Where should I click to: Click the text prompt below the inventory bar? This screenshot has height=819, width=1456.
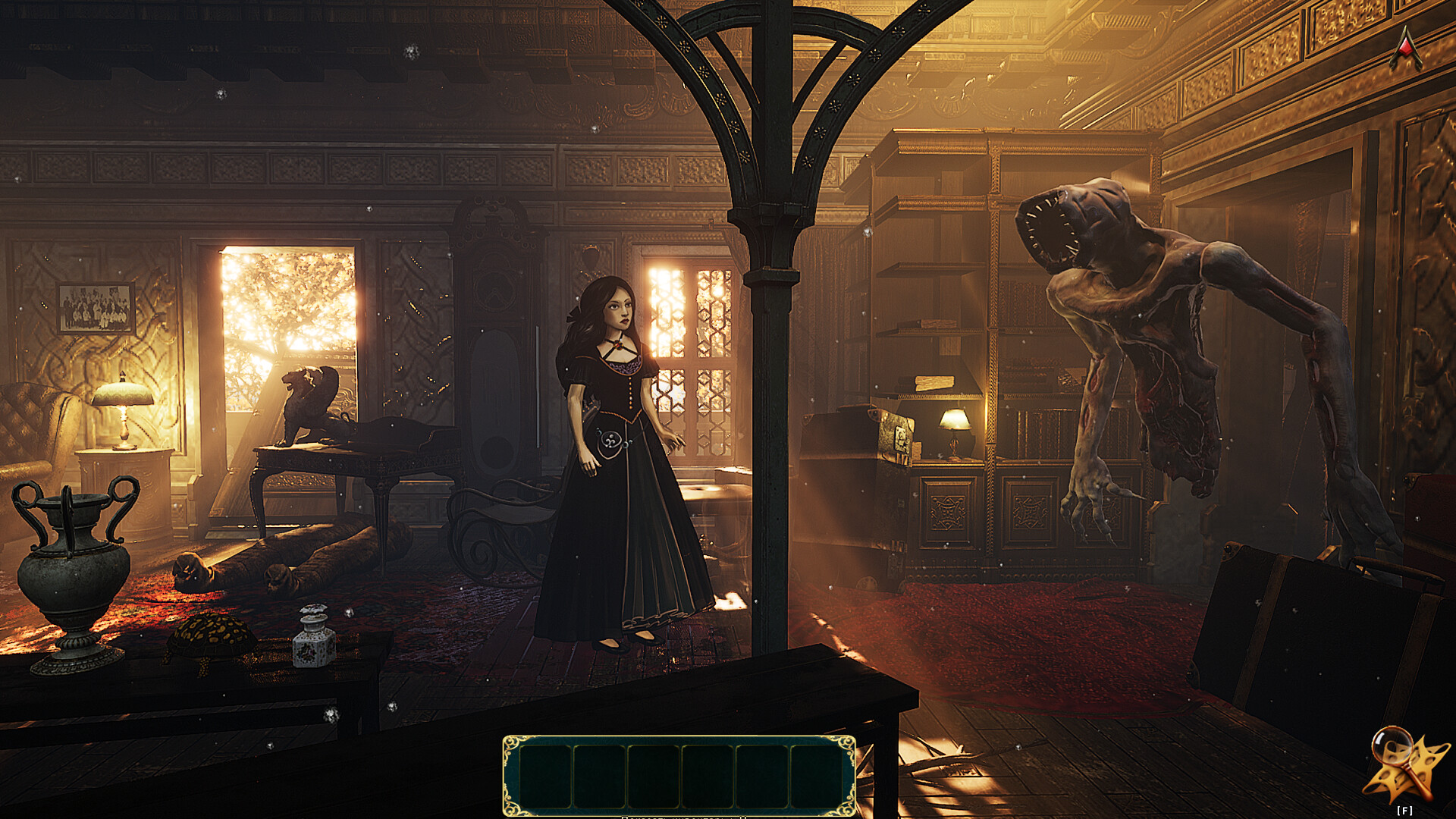(682, 816)
